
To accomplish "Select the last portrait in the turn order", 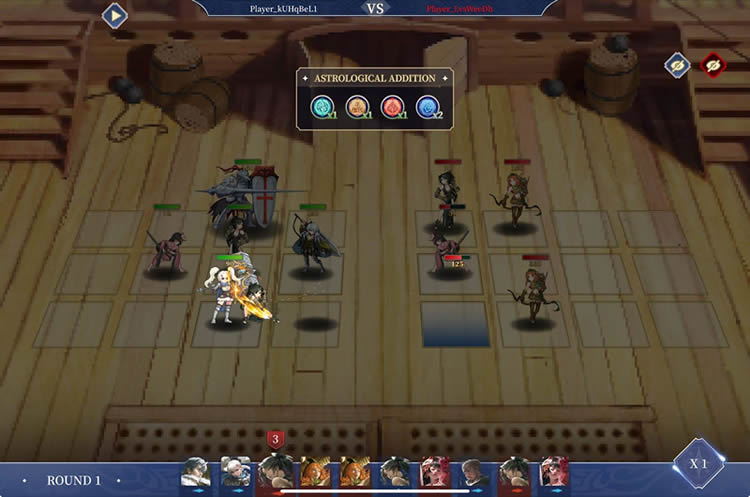I will (553, 471).
